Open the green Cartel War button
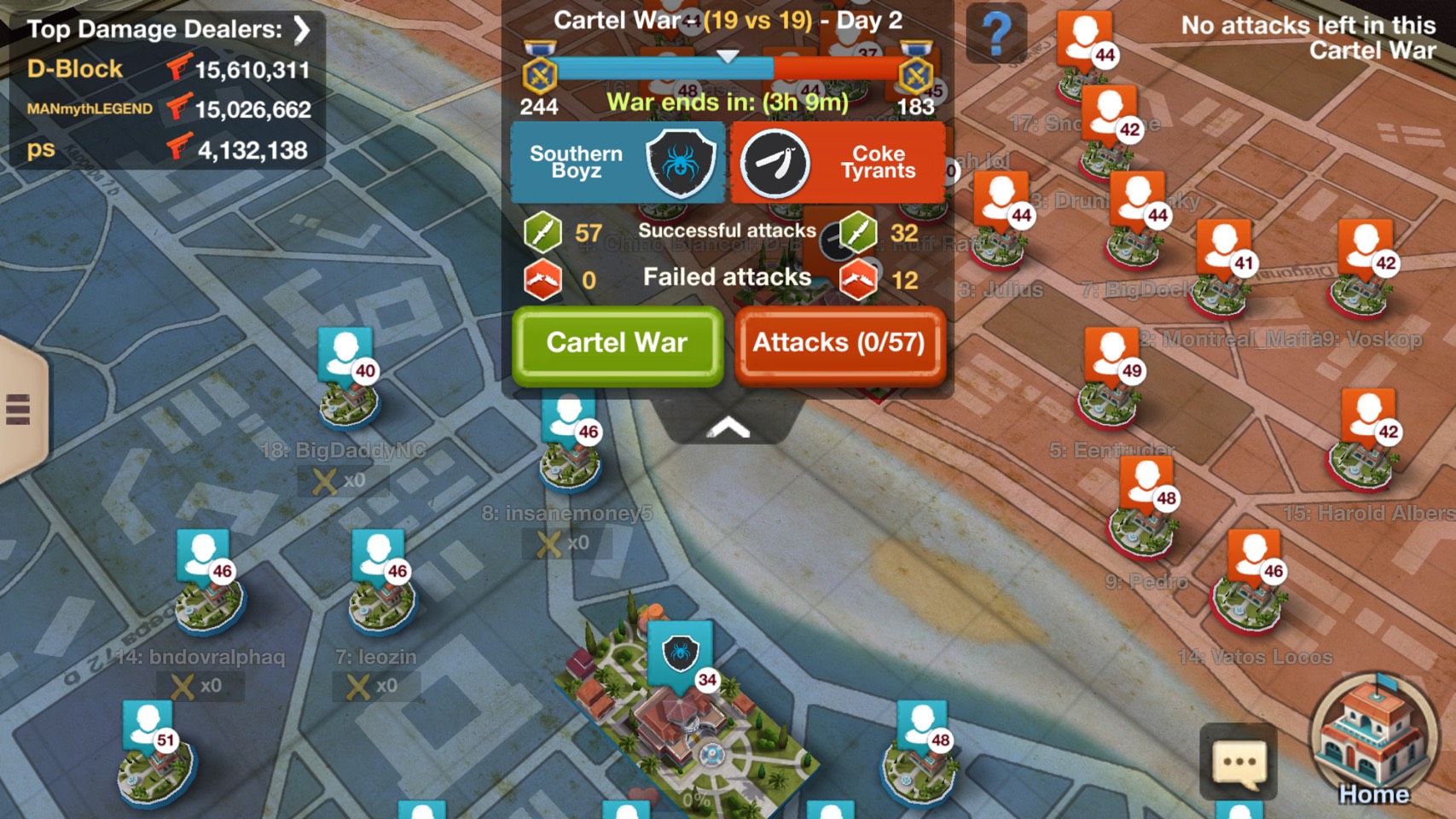Image resolution: width=1456 pixels, height=819 pixels. 617,344
